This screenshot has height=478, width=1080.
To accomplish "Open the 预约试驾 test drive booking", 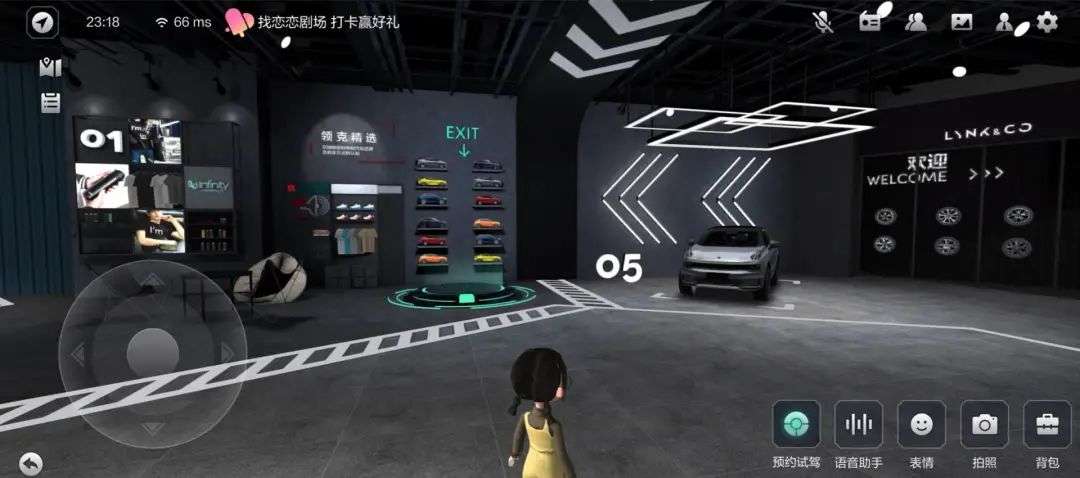I will click(796, 424).
